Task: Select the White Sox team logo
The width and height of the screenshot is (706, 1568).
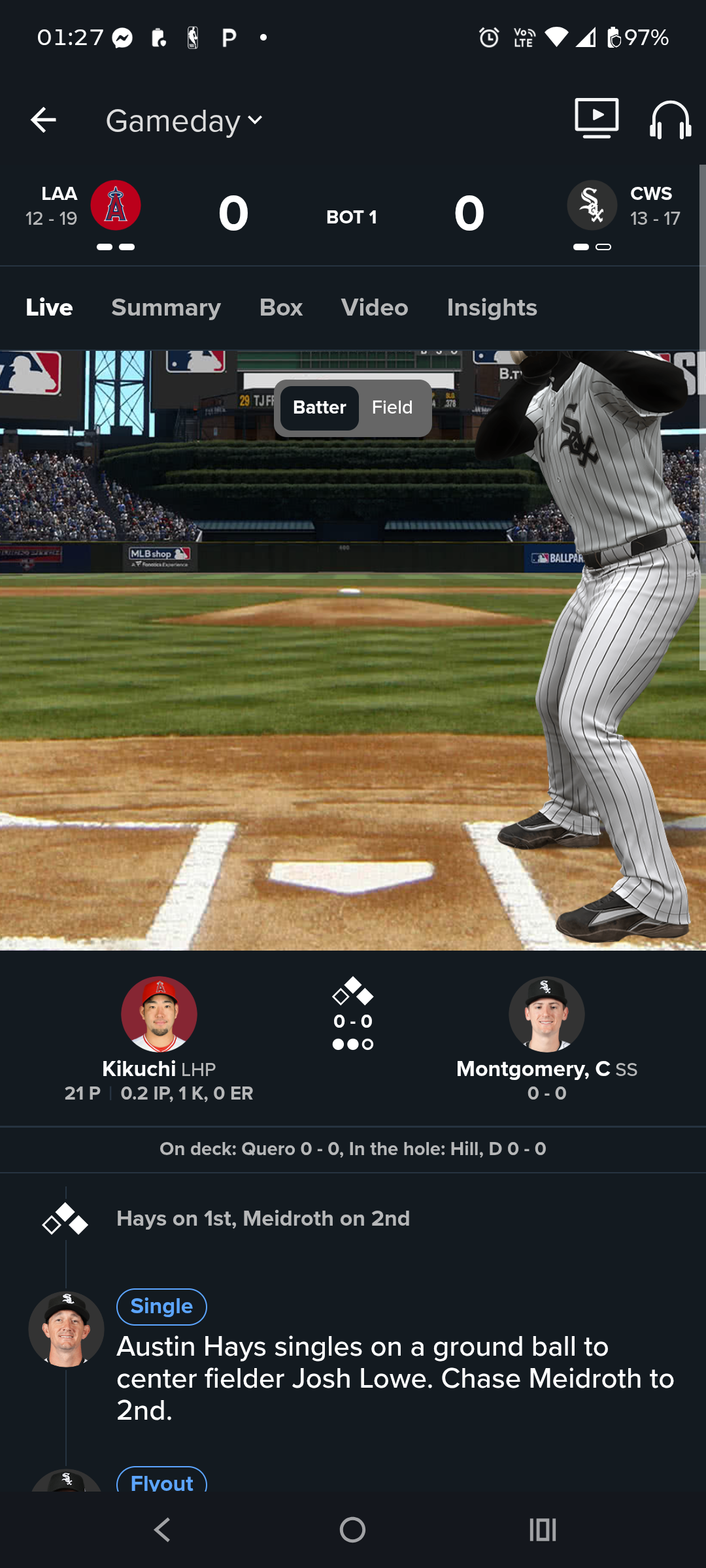Action: (x=592, y=205)
